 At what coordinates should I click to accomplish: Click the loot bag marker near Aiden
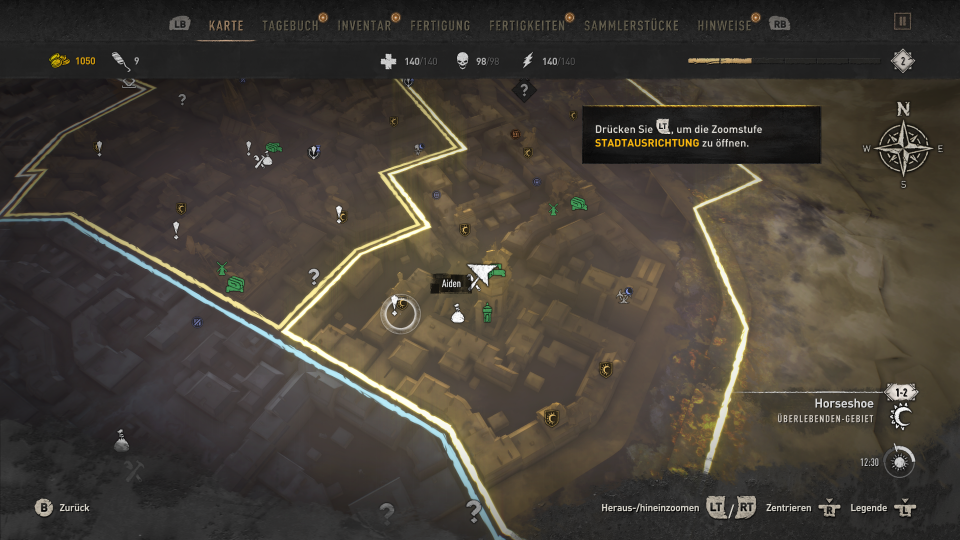click(457, 314)
